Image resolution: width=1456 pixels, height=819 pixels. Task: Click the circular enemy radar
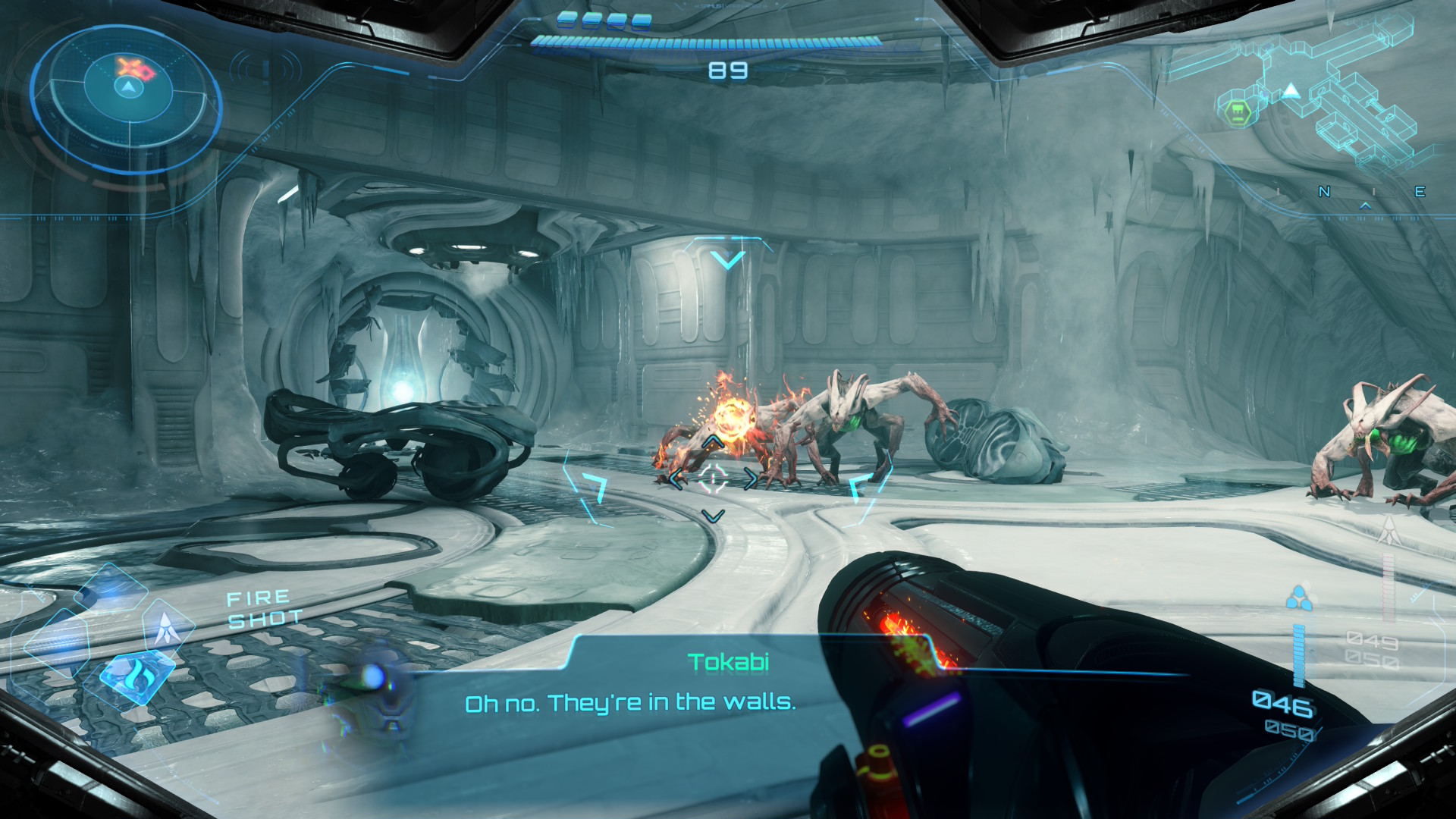pyautogui.click(x=127, y=99)
